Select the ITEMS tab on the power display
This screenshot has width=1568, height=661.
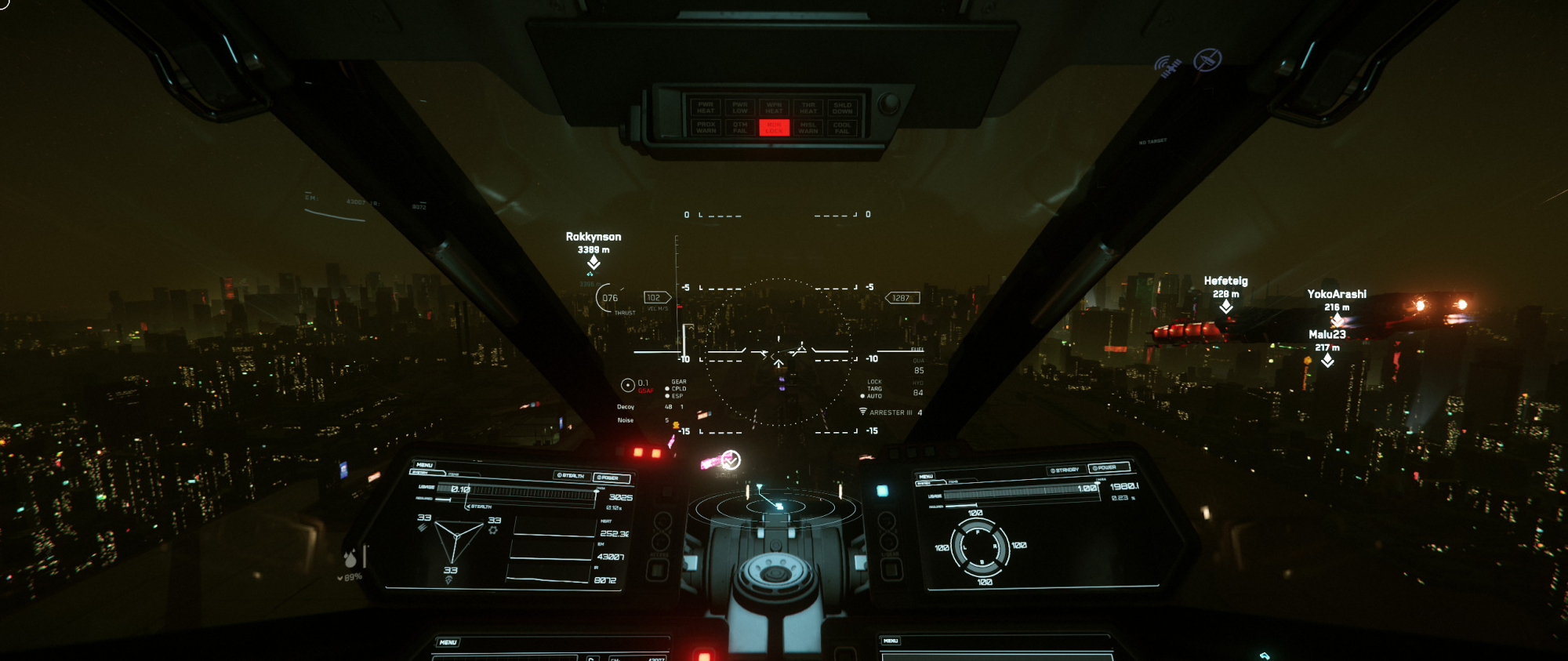tap(453, 474)
